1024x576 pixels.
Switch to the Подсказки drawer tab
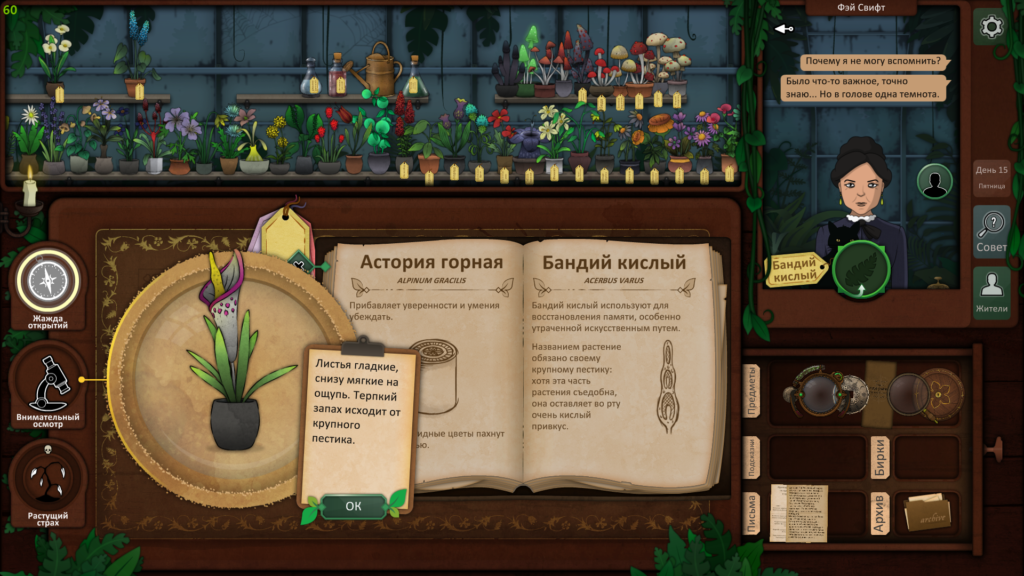752,457
